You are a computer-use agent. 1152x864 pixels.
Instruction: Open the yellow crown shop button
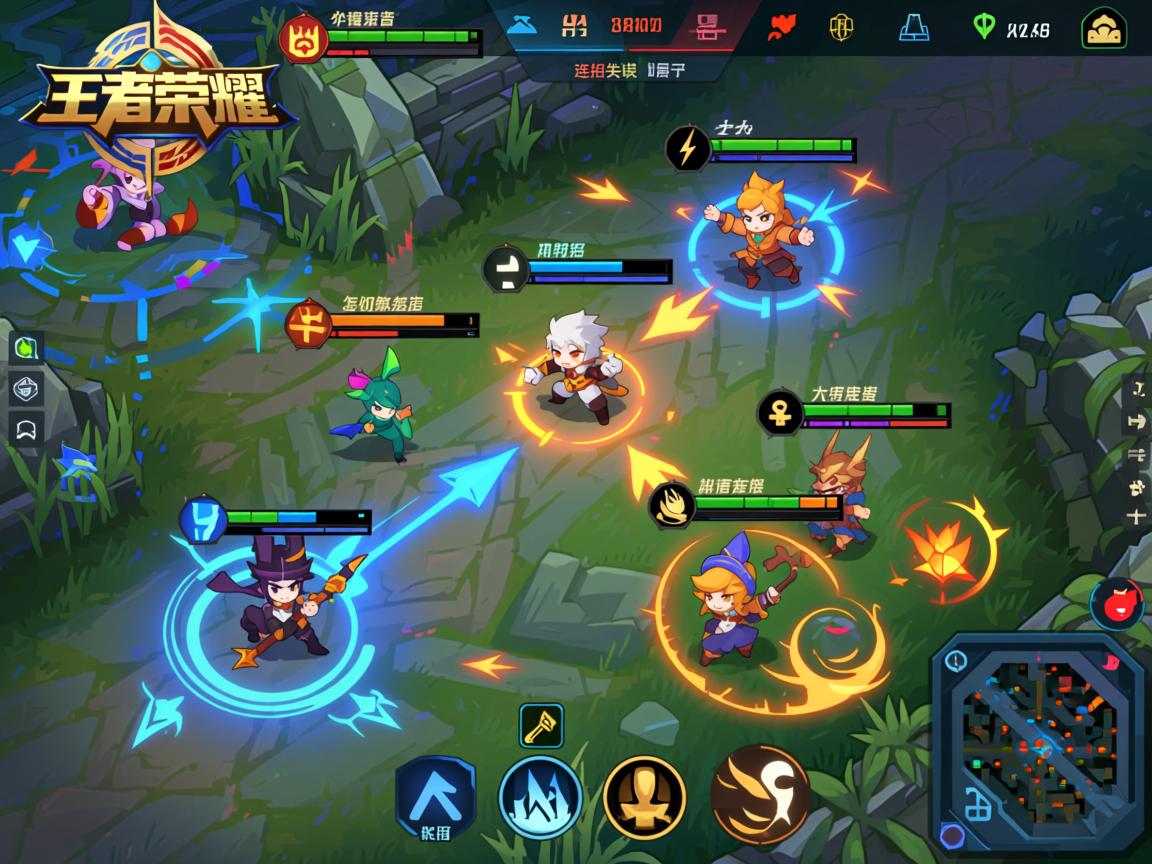tap(1103, 28)
